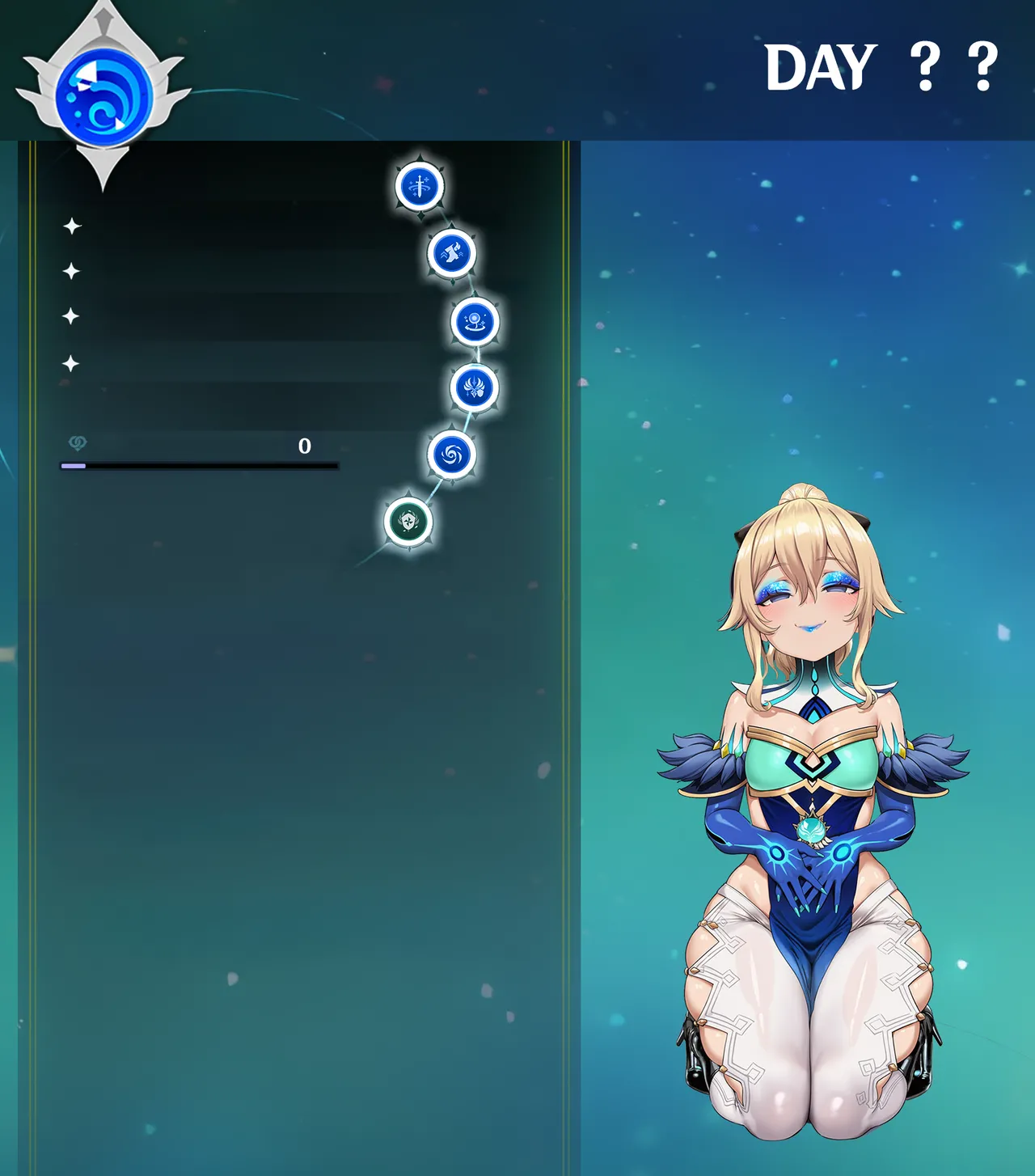Viewport: 1035px width, 1176px height.
Task: Open the green shield constellation node
Action: 408,522
